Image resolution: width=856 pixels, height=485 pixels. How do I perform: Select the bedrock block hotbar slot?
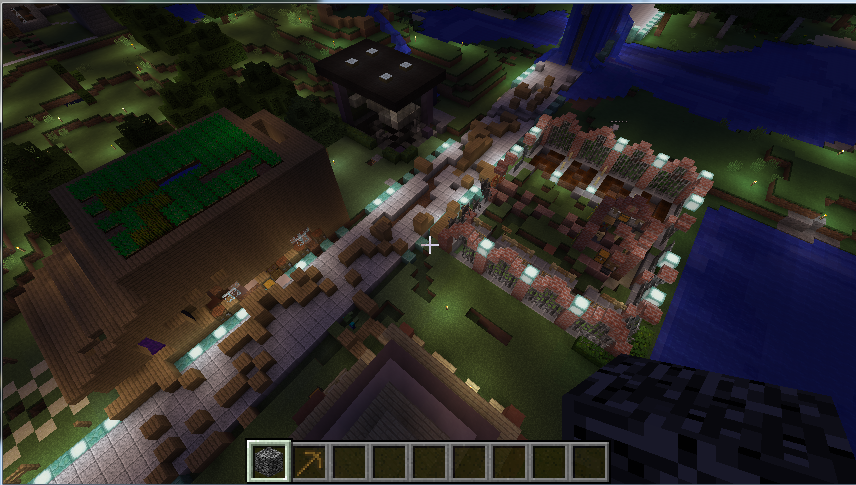click(269, 461)
